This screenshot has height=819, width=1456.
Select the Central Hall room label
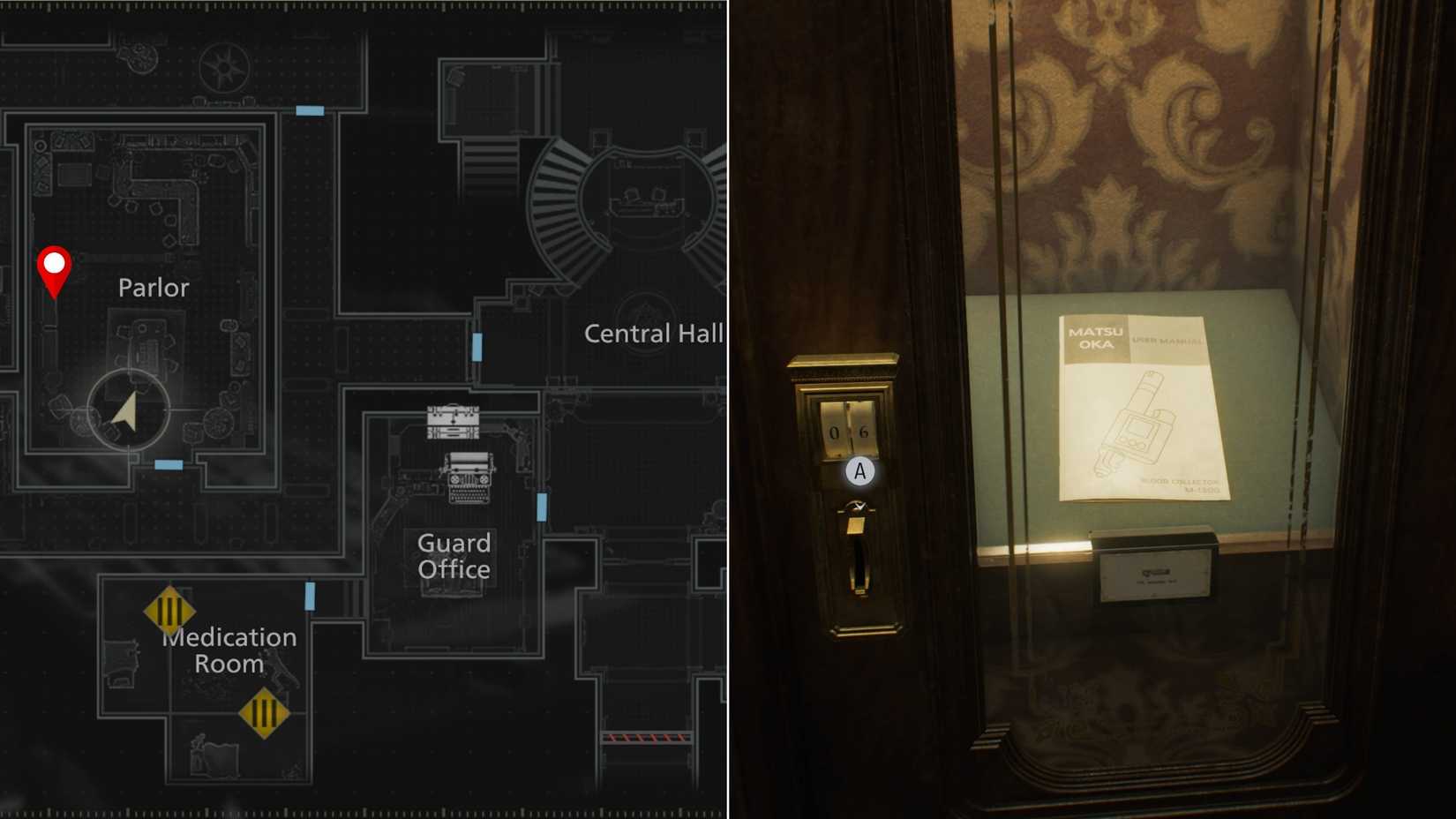point(654,334)
